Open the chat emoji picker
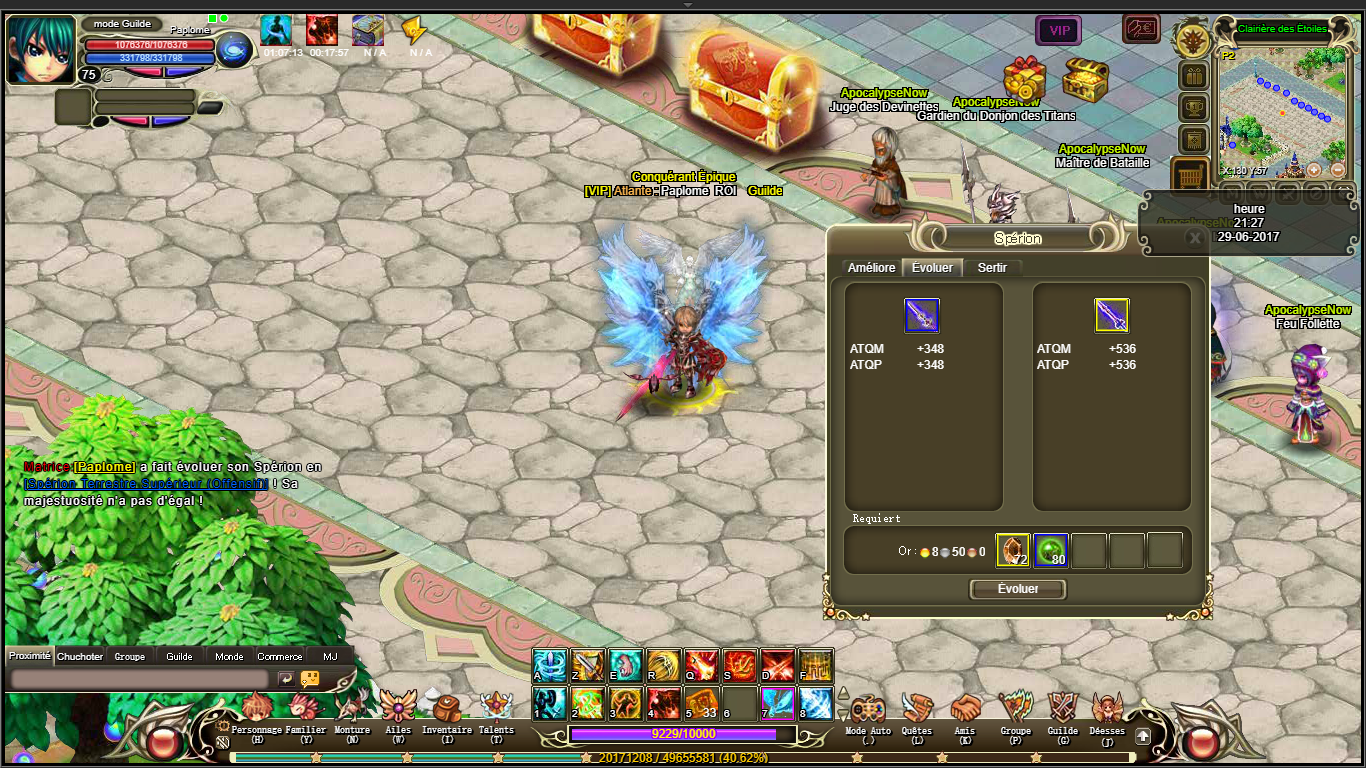Viewport: 1366px width, 768px height. pyautogui.click(x=310, y=678)
